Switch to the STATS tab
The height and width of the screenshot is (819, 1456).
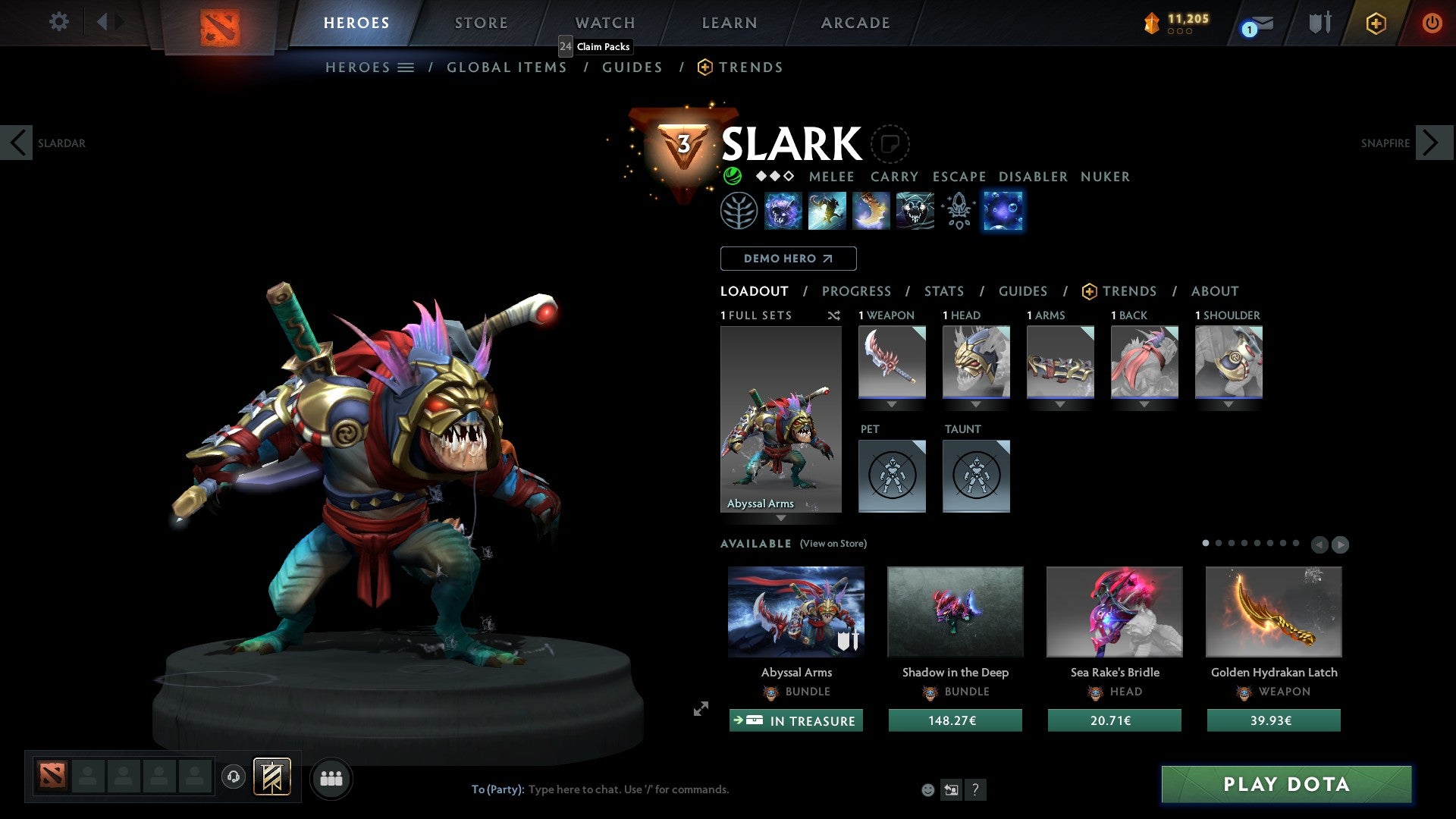pos(943,291)
